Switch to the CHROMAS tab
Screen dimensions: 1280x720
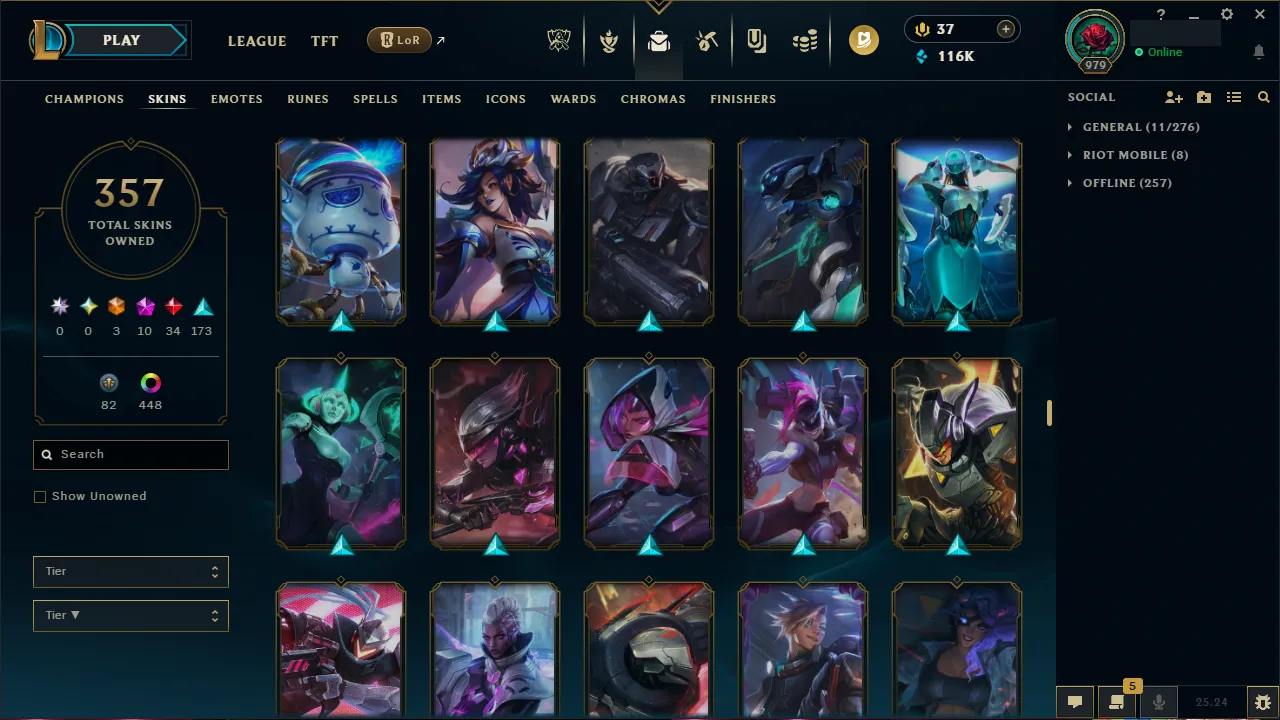653,99
